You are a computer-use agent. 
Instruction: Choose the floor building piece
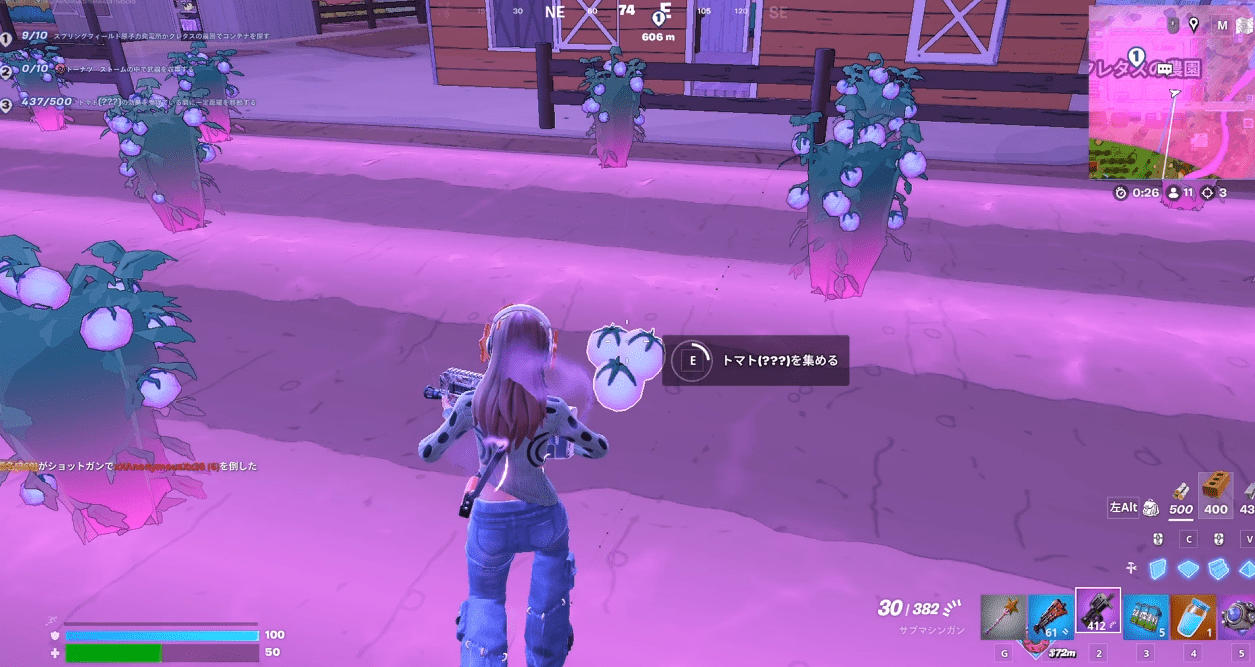coord(1189,568)
